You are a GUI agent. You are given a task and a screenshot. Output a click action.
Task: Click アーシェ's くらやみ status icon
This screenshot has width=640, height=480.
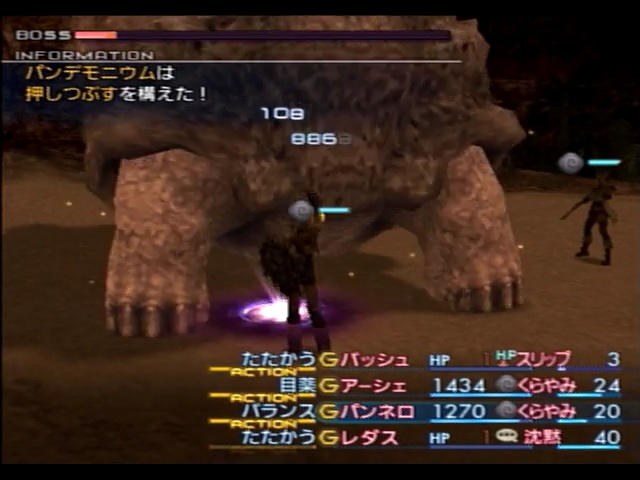(x=507, y=385)
